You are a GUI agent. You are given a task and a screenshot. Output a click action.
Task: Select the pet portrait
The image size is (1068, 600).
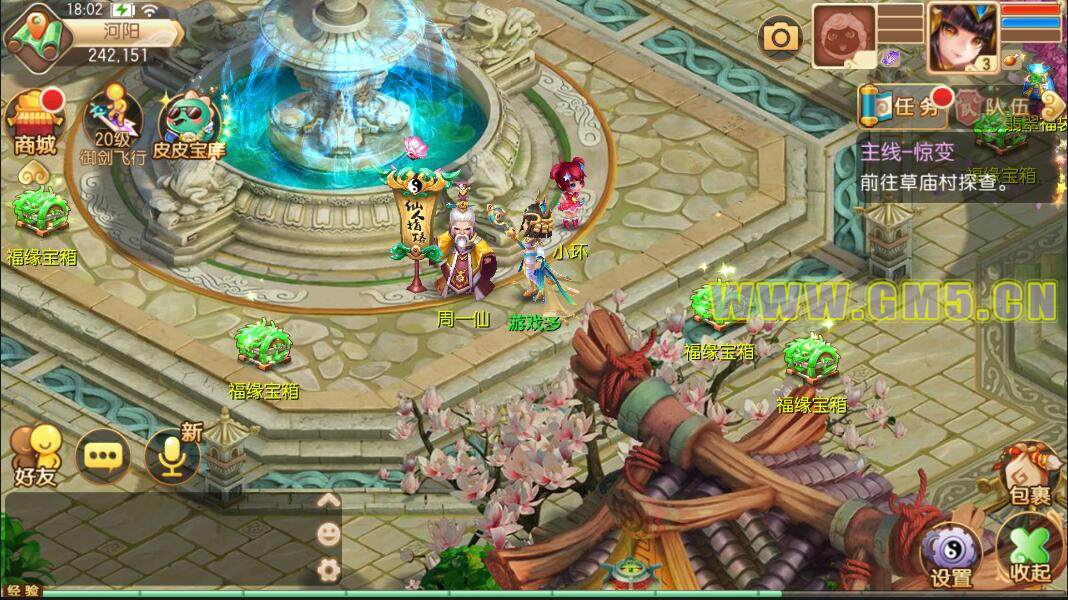click(844, 37)
